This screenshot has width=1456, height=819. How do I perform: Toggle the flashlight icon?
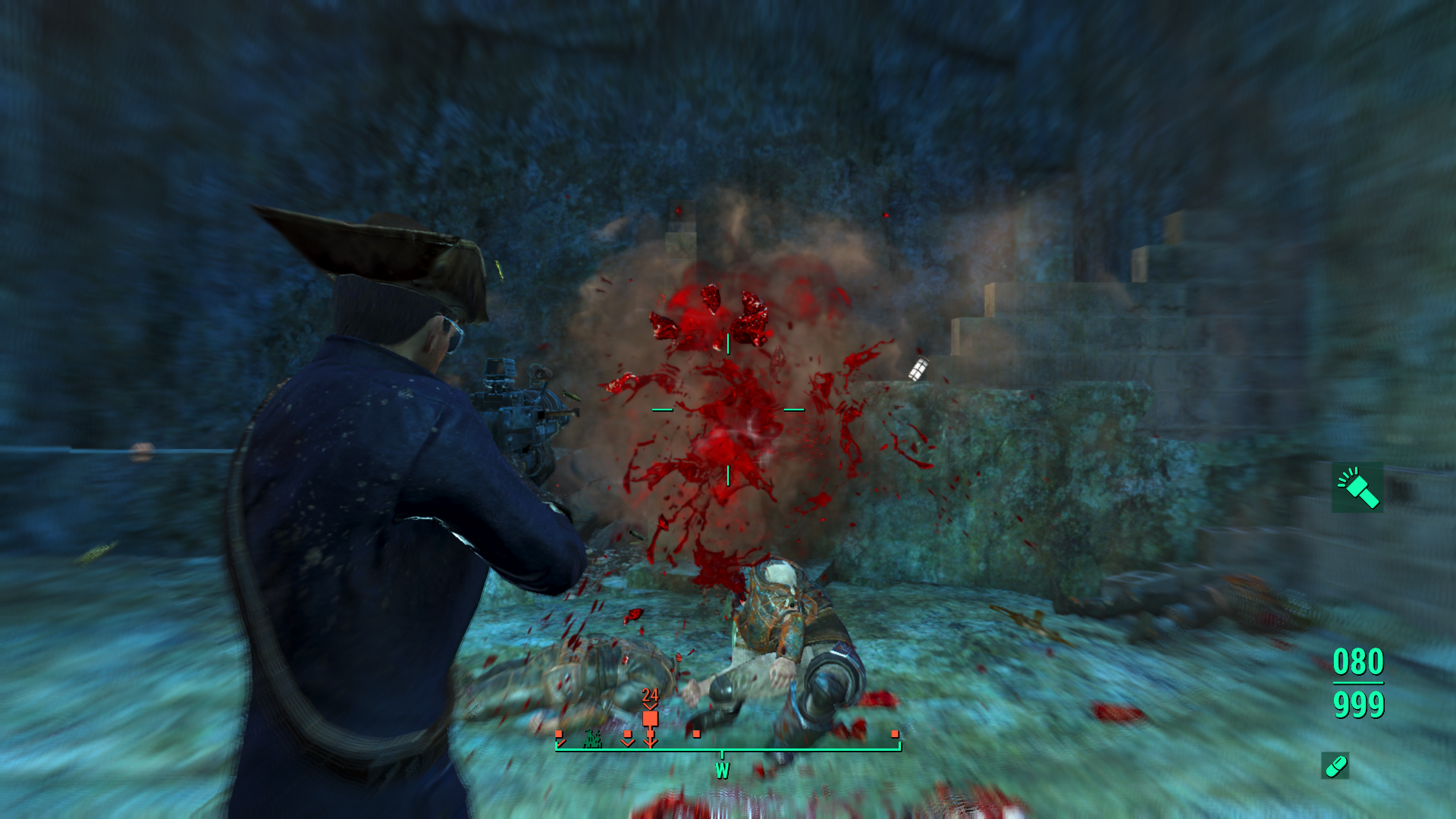click(x=1357, y=488)
